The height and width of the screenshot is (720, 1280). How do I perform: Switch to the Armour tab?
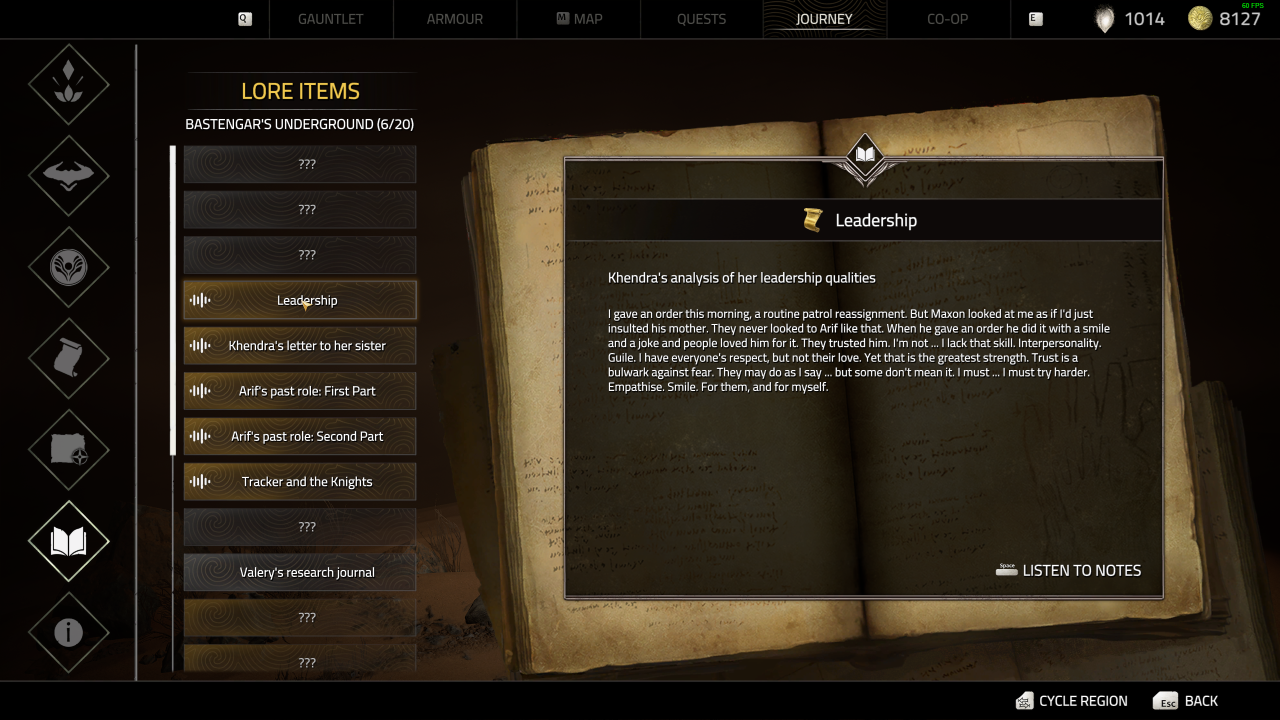[455, 19]
